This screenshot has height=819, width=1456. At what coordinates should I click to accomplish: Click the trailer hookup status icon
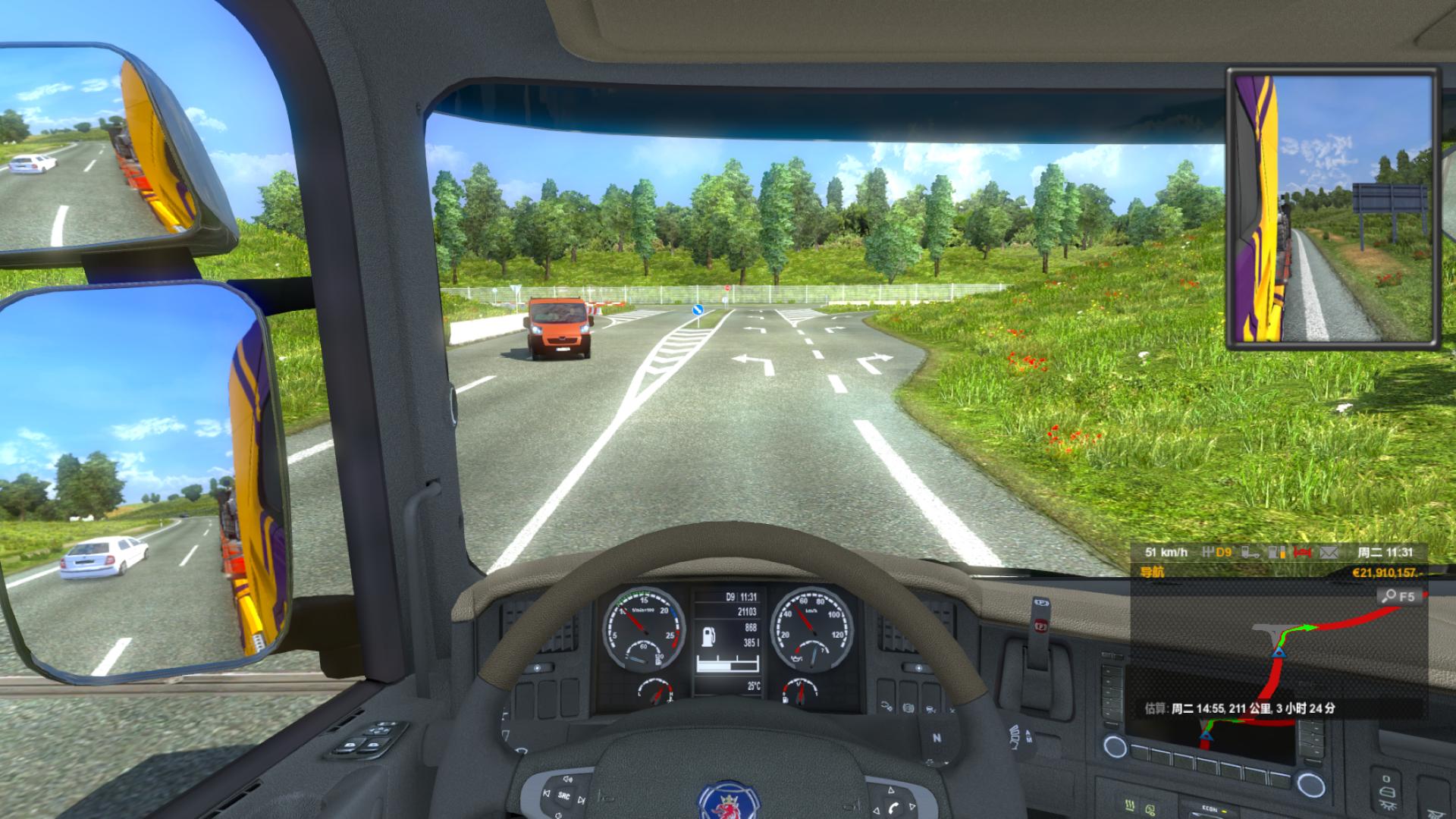tap(1251, 553)
